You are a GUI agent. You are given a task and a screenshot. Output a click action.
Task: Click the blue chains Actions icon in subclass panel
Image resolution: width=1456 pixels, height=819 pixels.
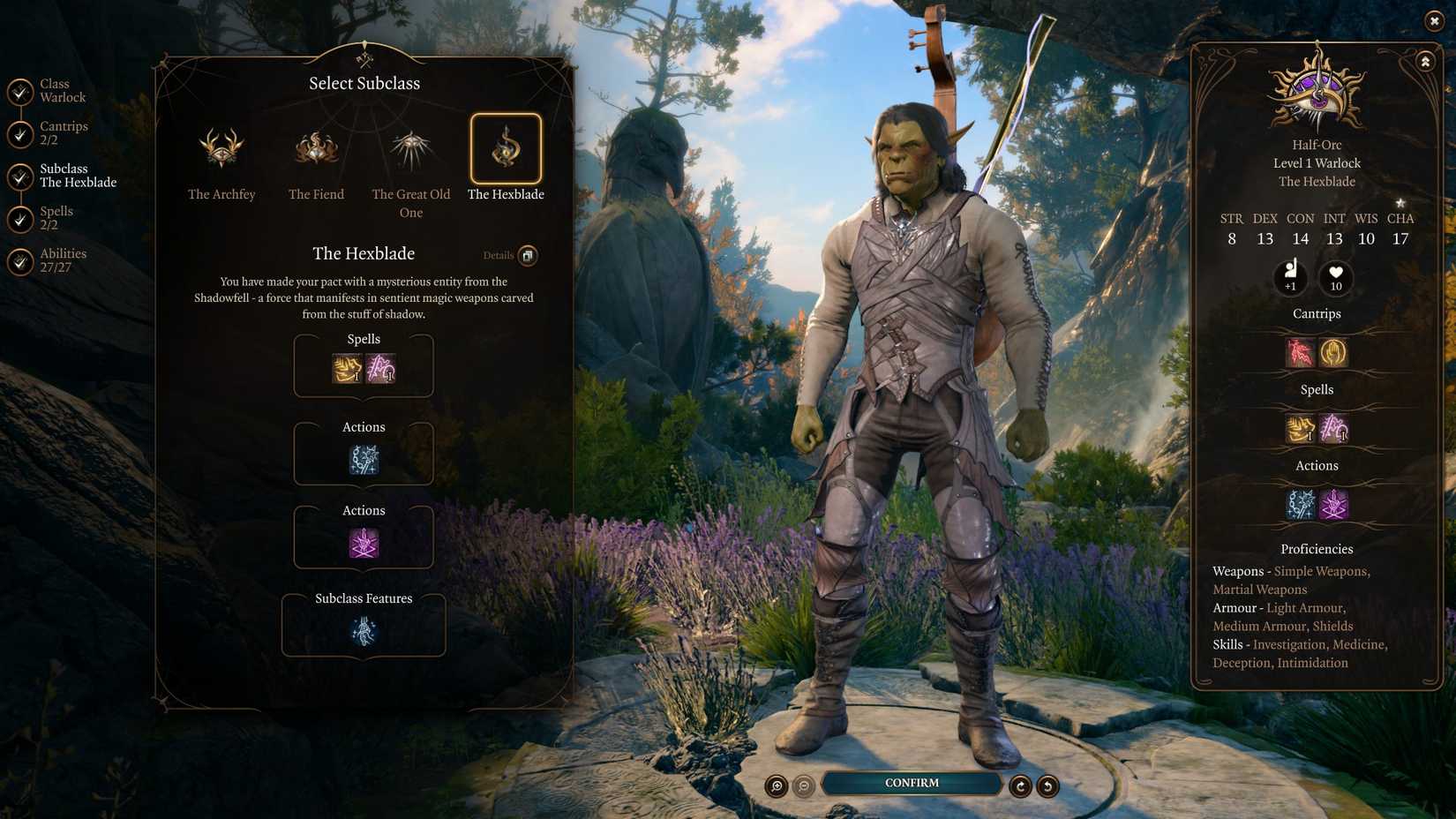[x=364, y=457]
